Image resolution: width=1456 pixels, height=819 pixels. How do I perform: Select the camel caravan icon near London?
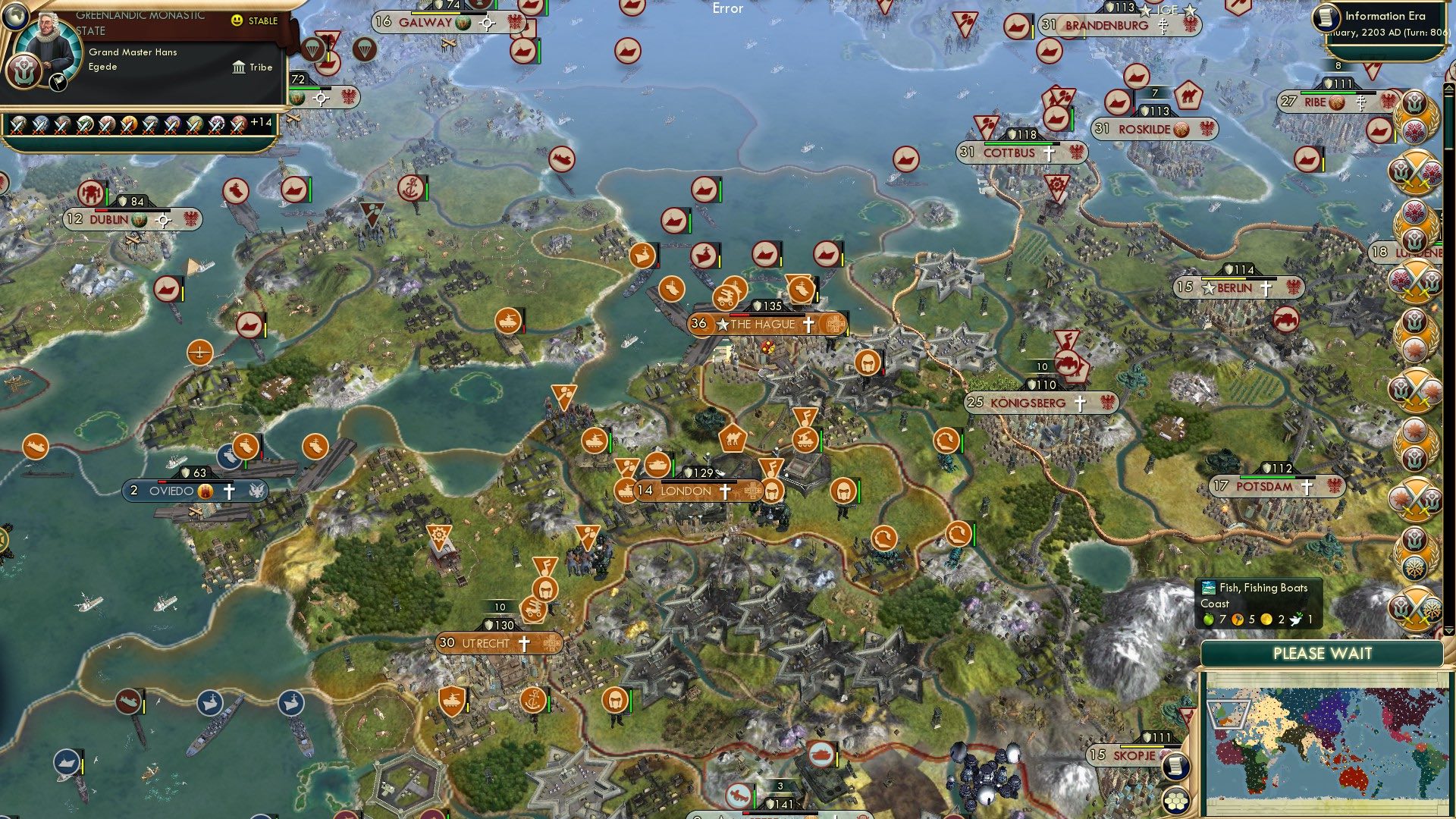[732, 438]
